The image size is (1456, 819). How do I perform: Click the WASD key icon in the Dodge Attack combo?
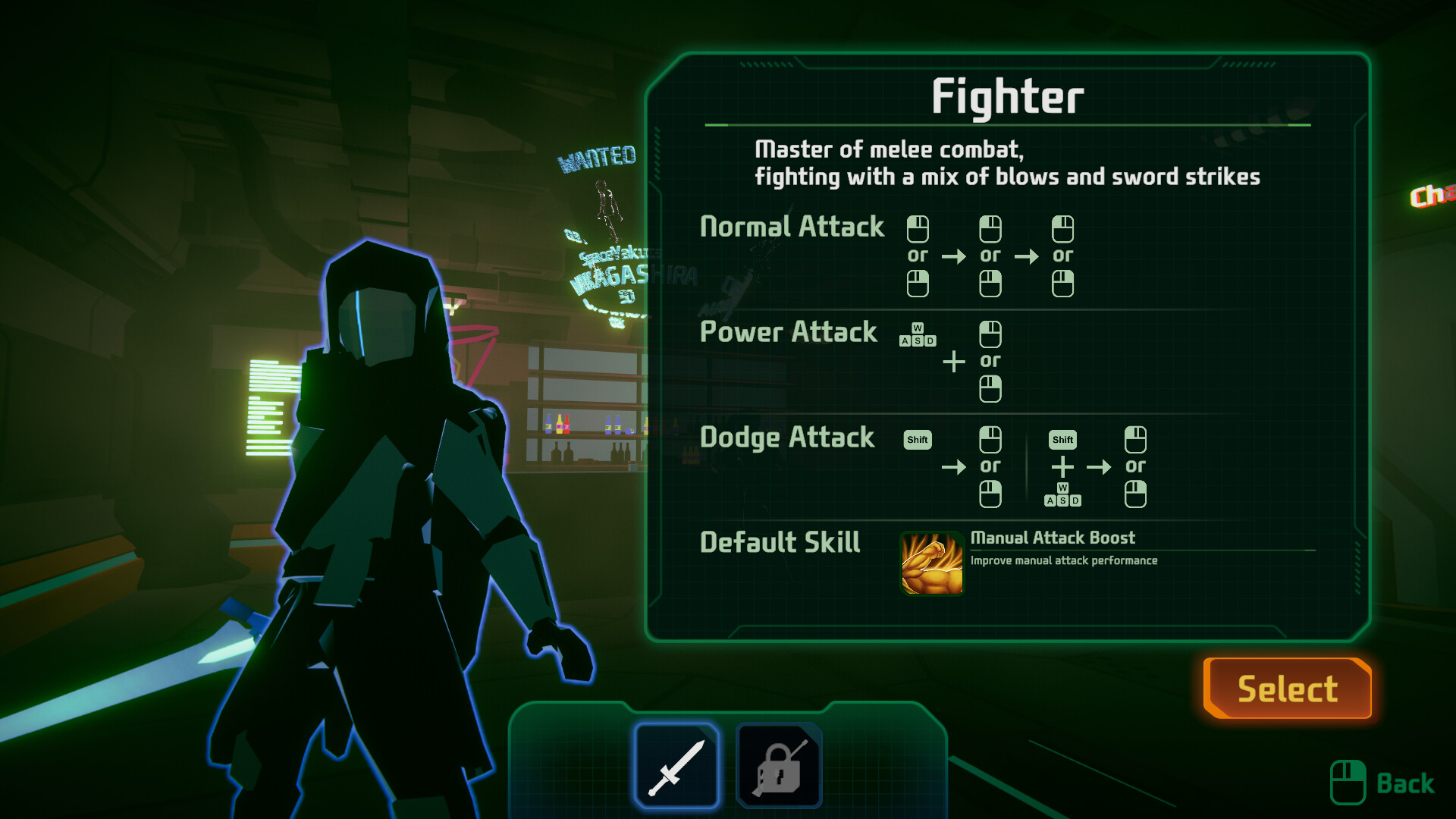tap(1062, 497)
